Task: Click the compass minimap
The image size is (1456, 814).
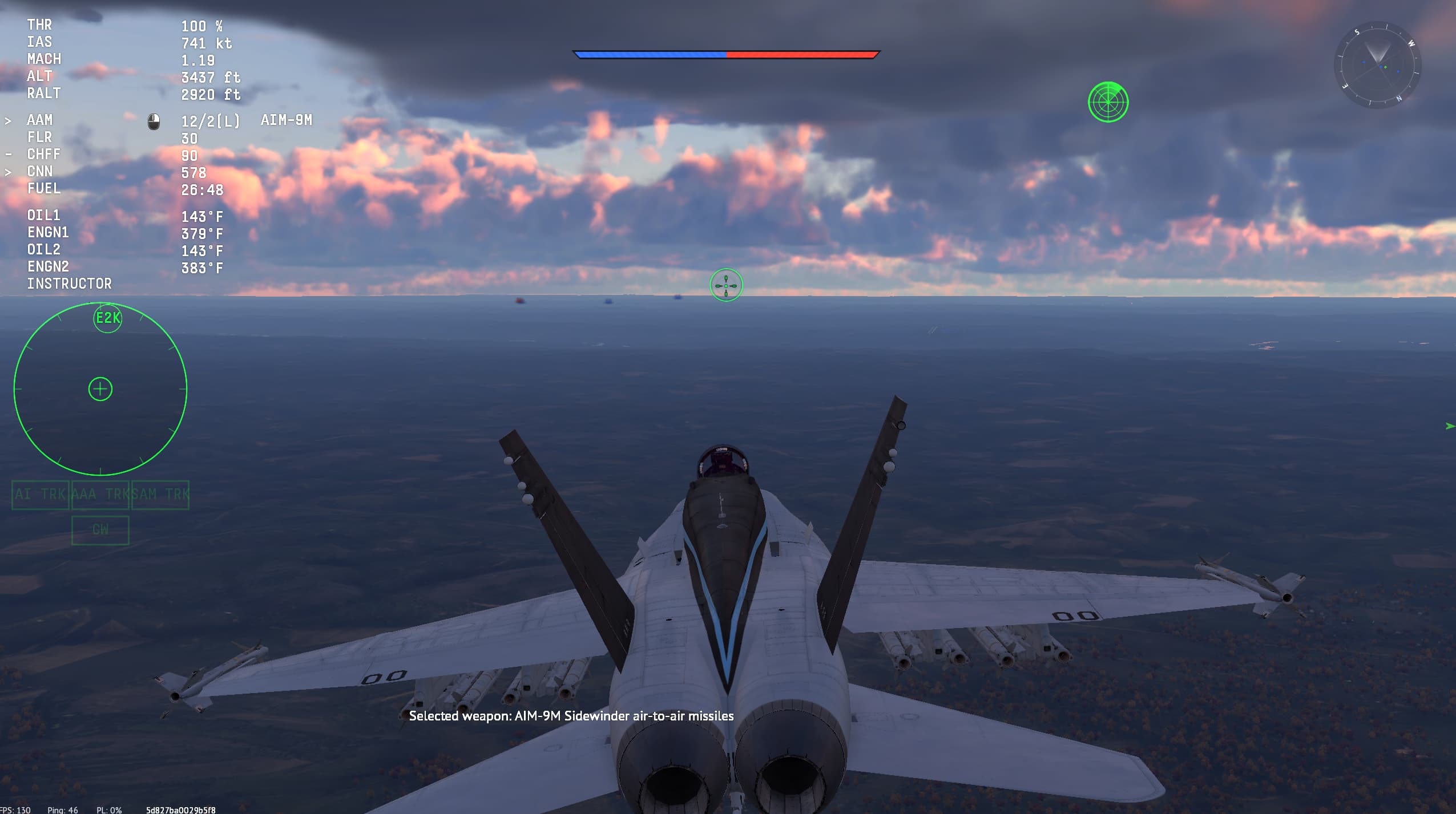Action: click(1377, 66)
